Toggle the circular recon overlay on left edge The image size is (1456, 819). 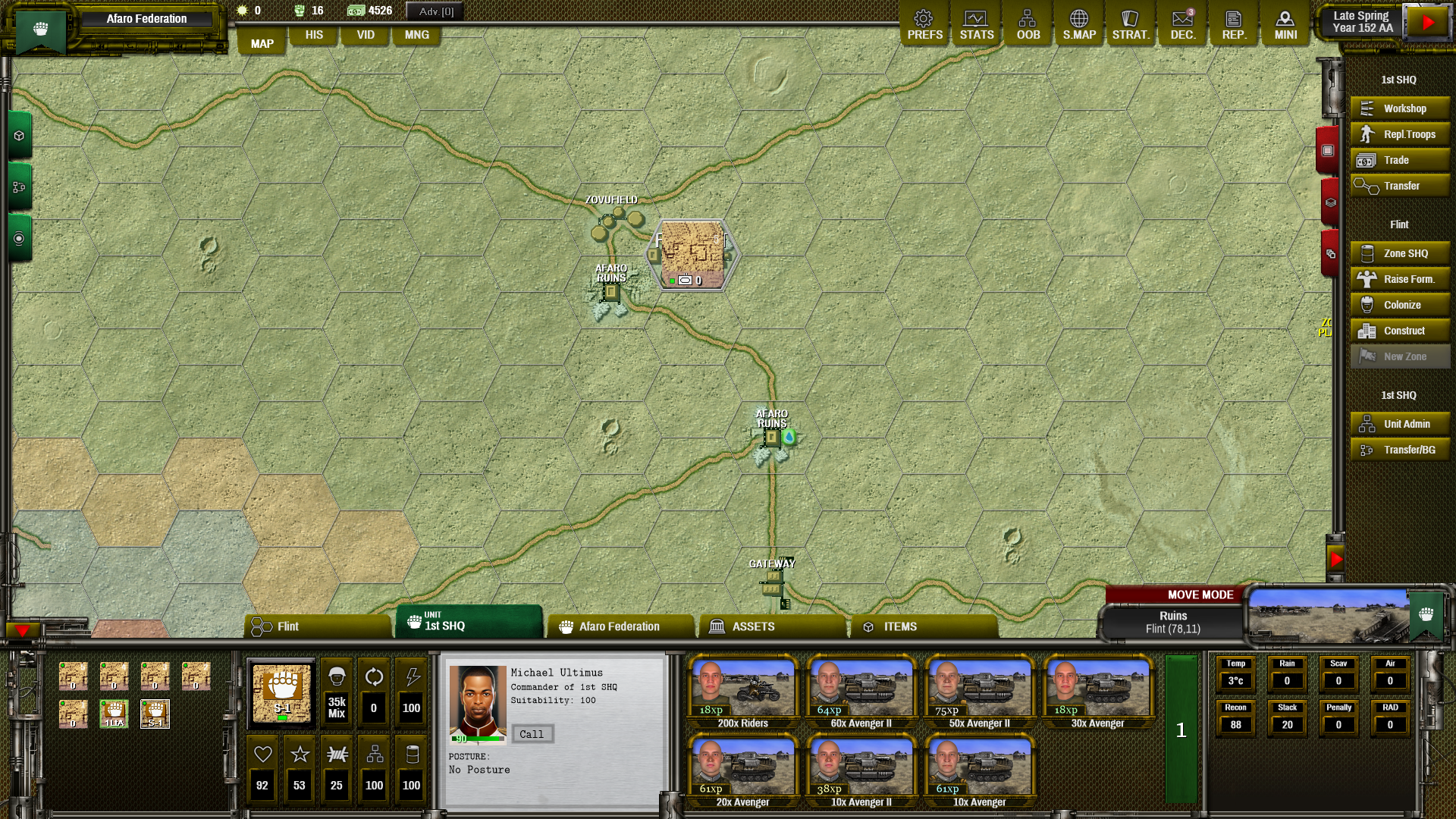(x=19, y=238)
